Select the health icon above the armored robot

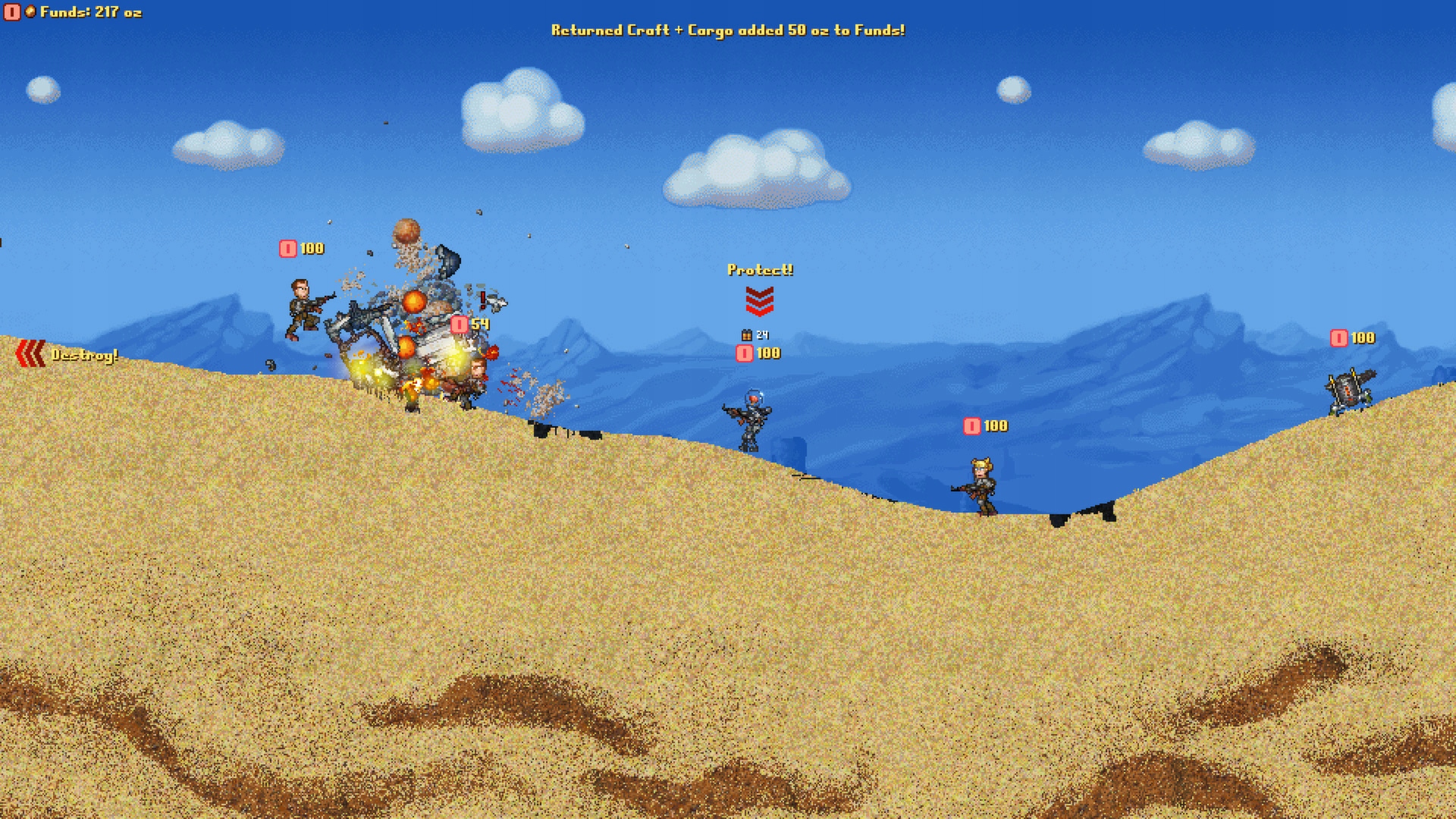tap(743, 353)
